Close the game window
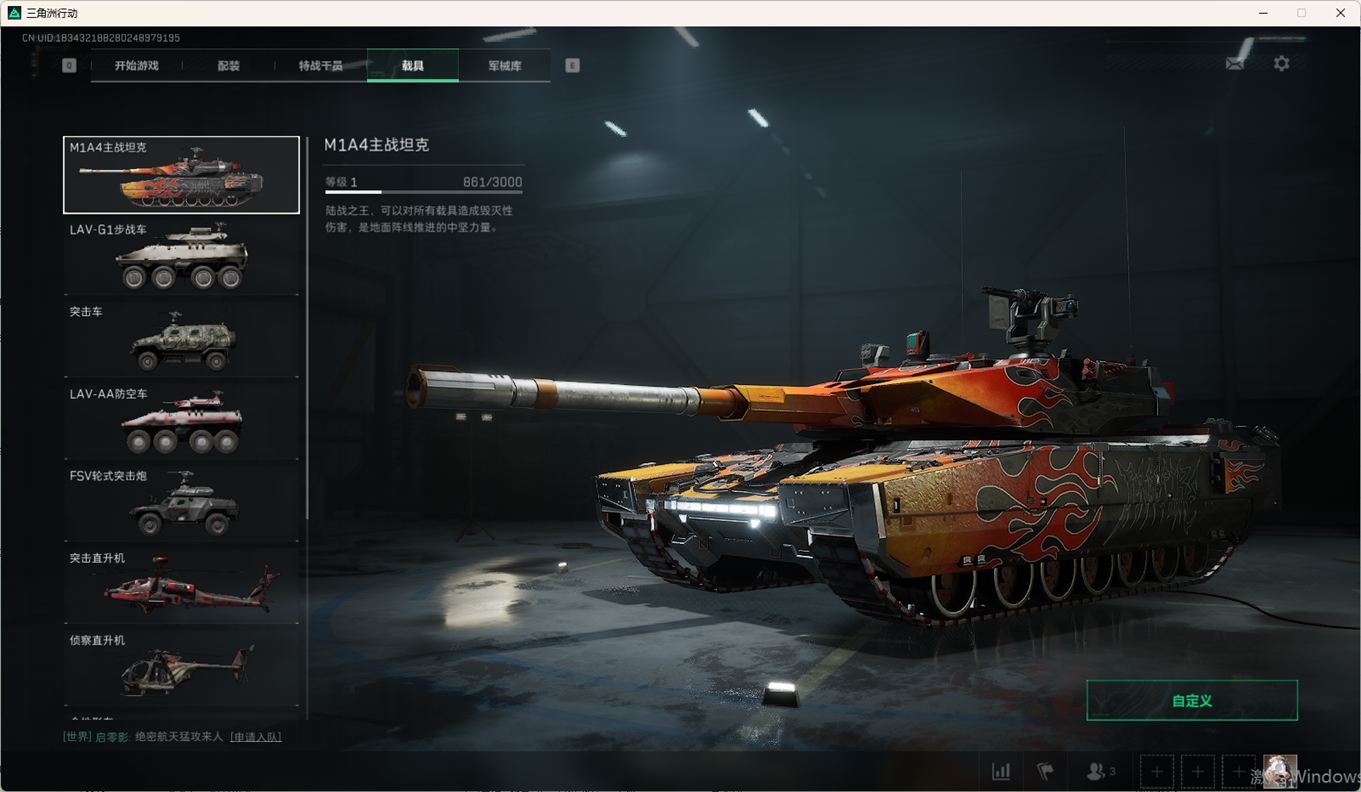 (1340, 13)
